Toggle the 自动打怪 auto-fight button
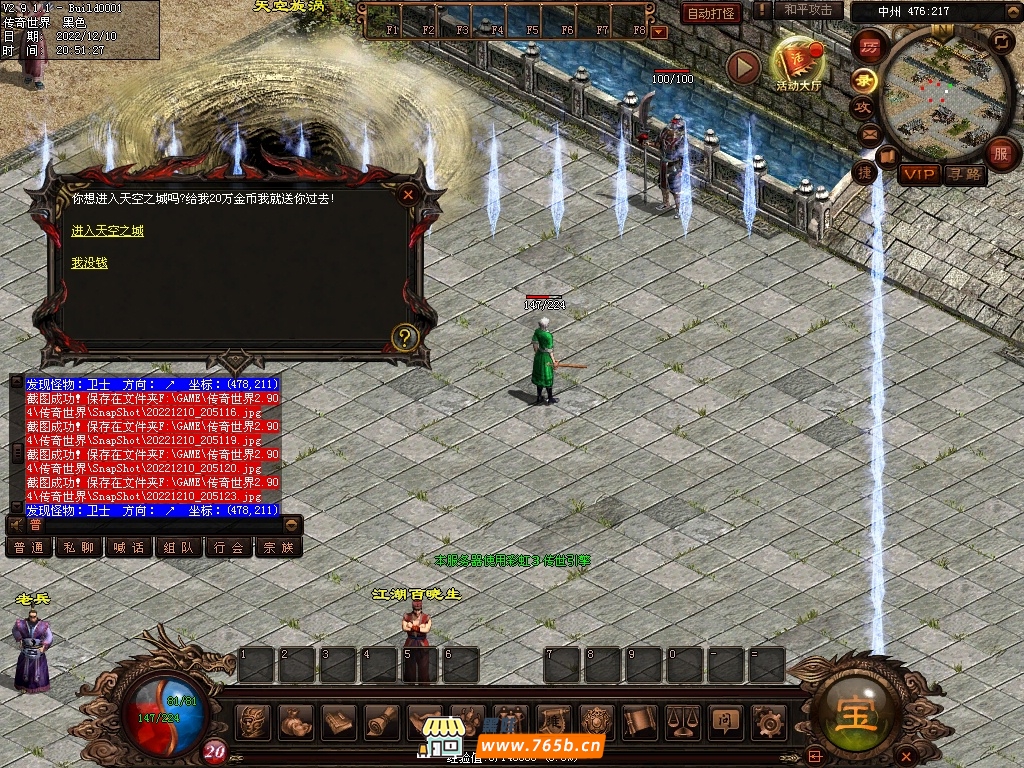 pos(711,13)
